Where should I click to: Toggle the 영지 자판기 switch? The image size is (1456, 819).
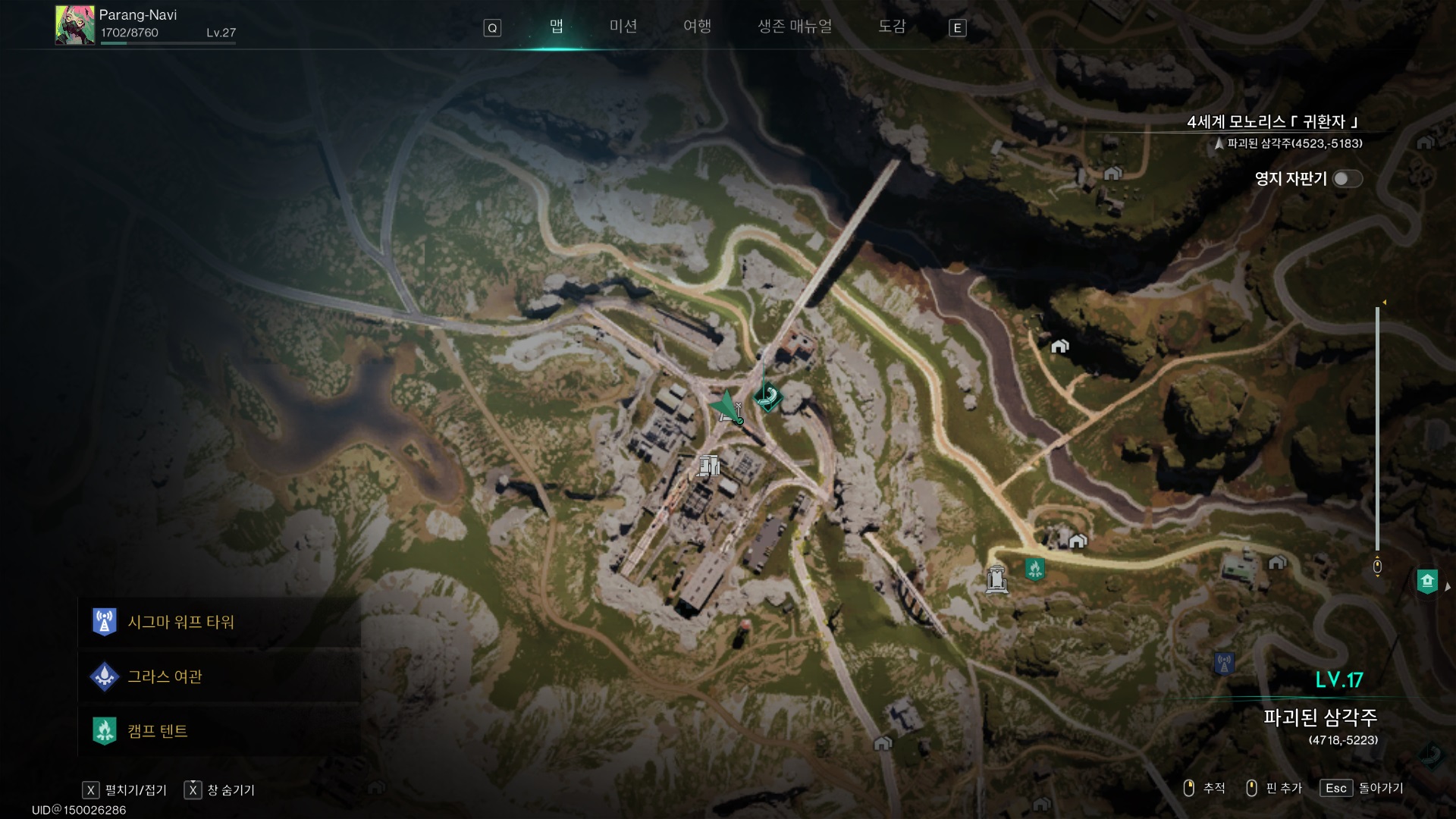[1347, 179]
